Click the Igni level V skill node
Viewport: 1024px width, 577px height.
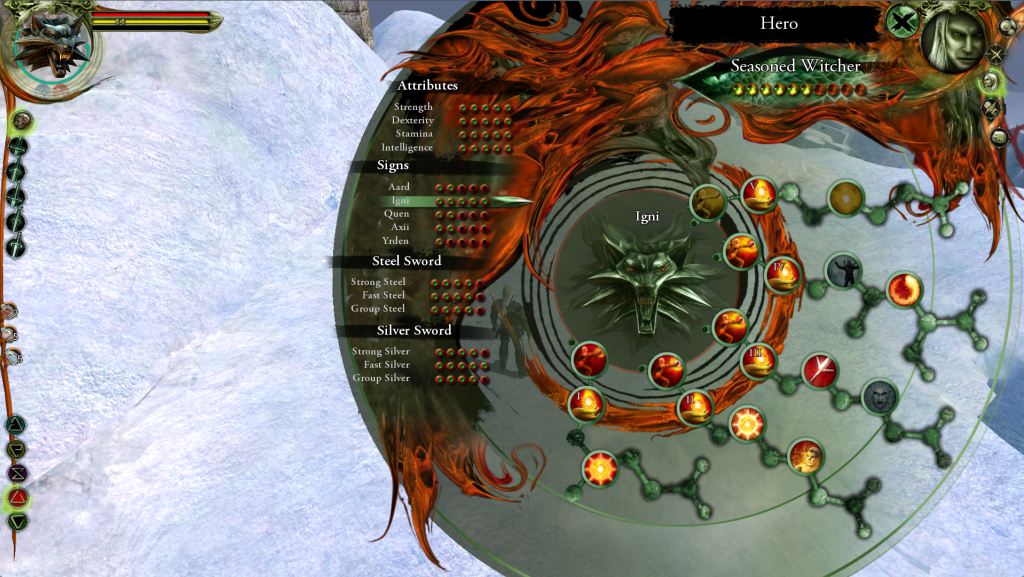coord(760,193)
